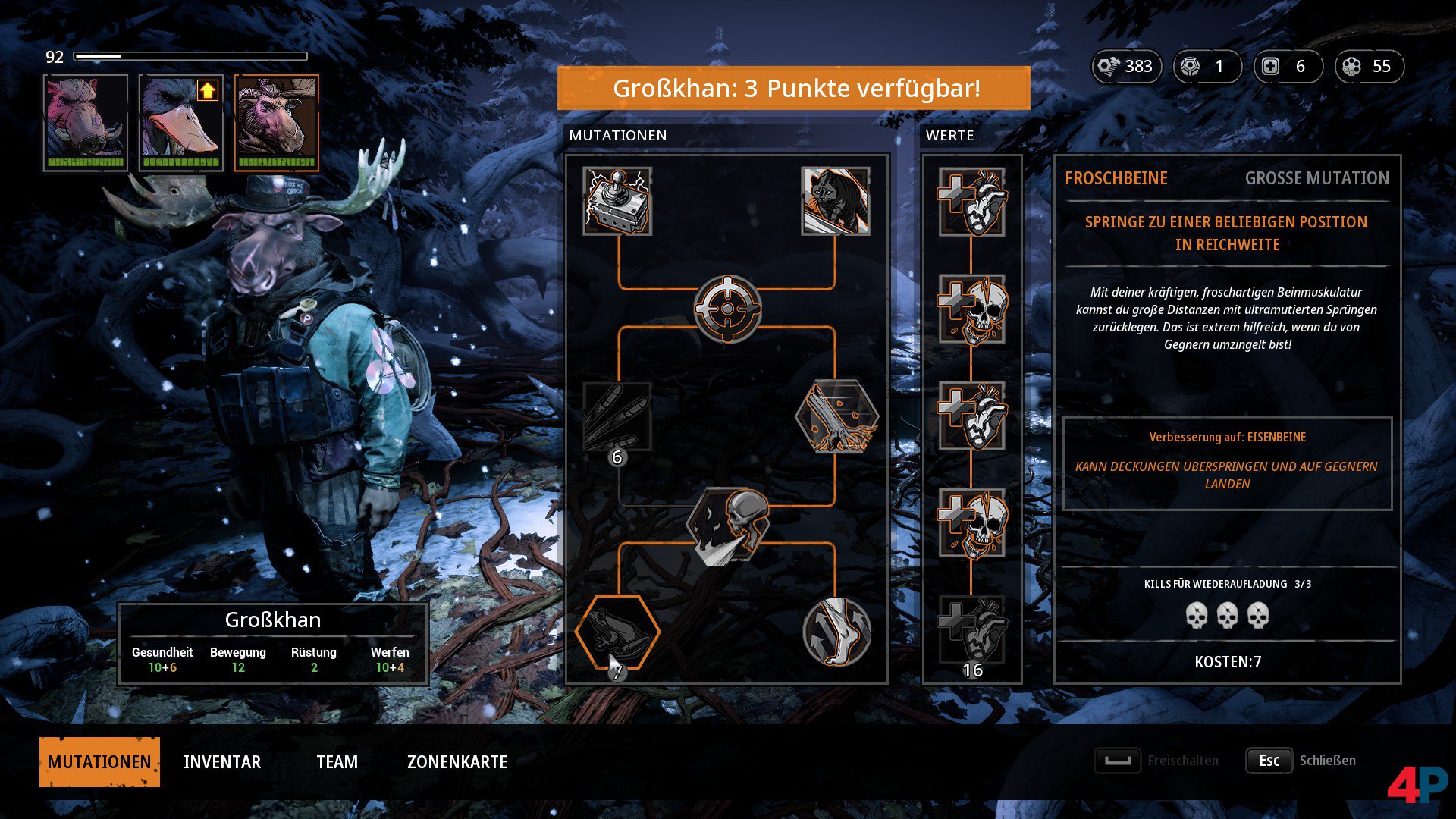The image size is (1456, 819).
Task: Choose the moose Großkhan portrait
Action: pos(277,122)
